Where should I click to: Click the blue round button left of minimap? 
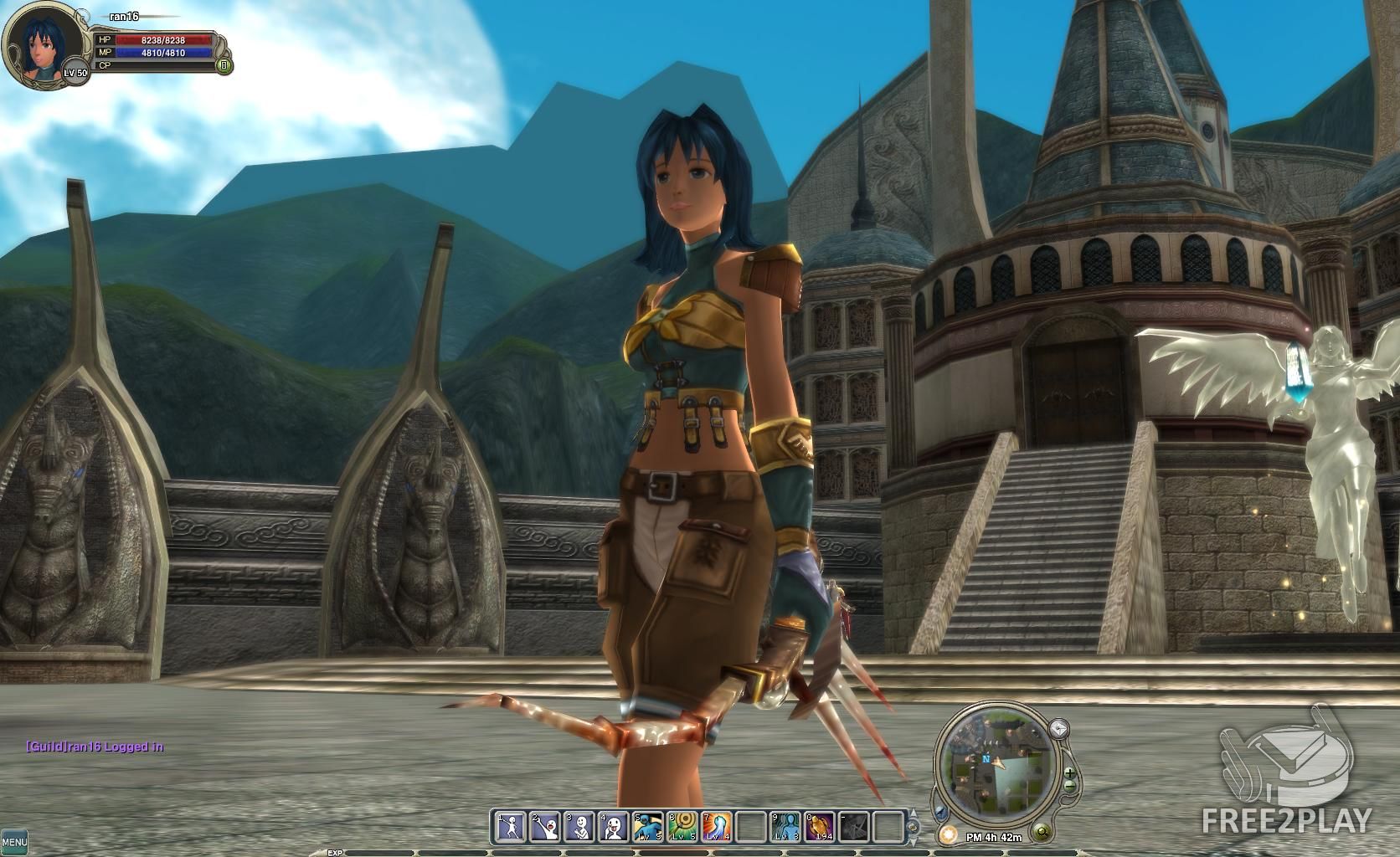coord(940,812)
